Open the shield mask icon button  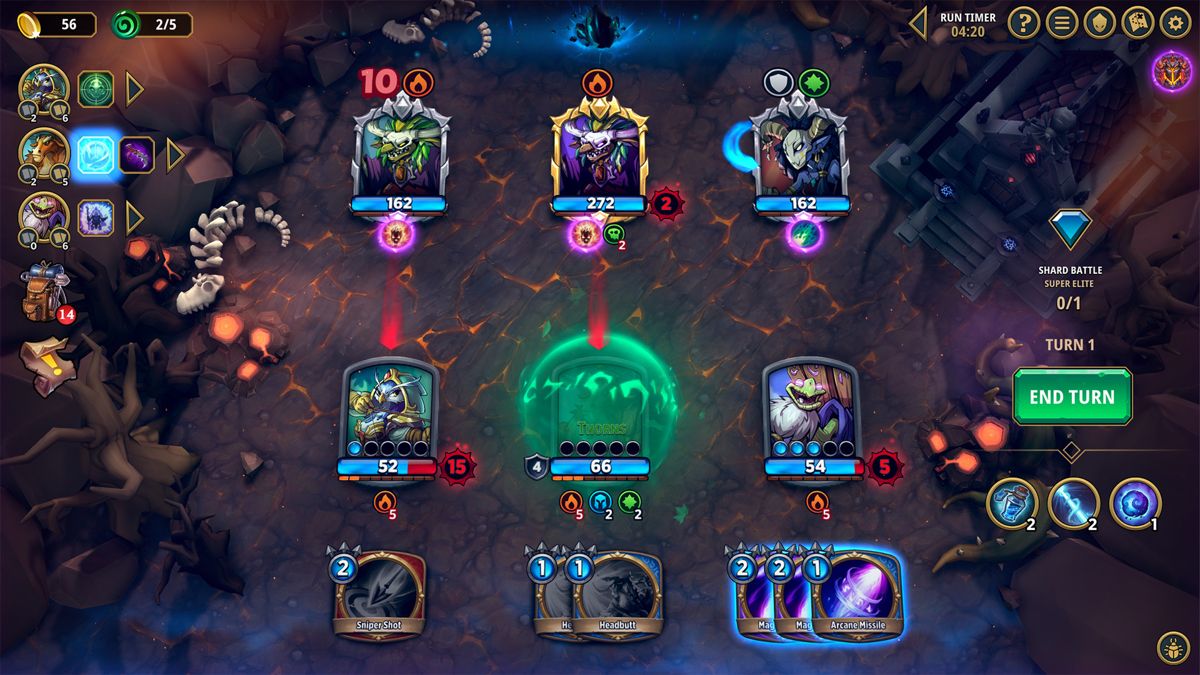click(x=1099, y=22)
